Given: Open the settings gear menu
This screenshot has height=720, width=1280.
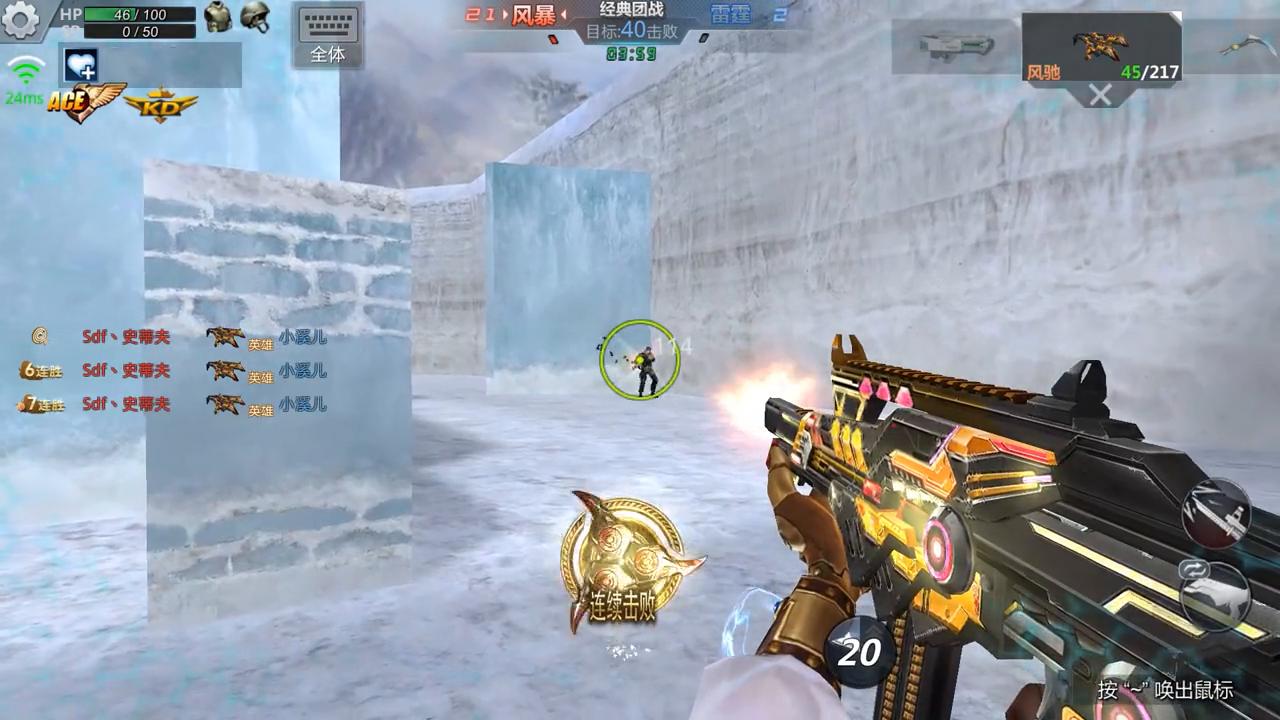Looking at the screenshot, I should [20, 19].
